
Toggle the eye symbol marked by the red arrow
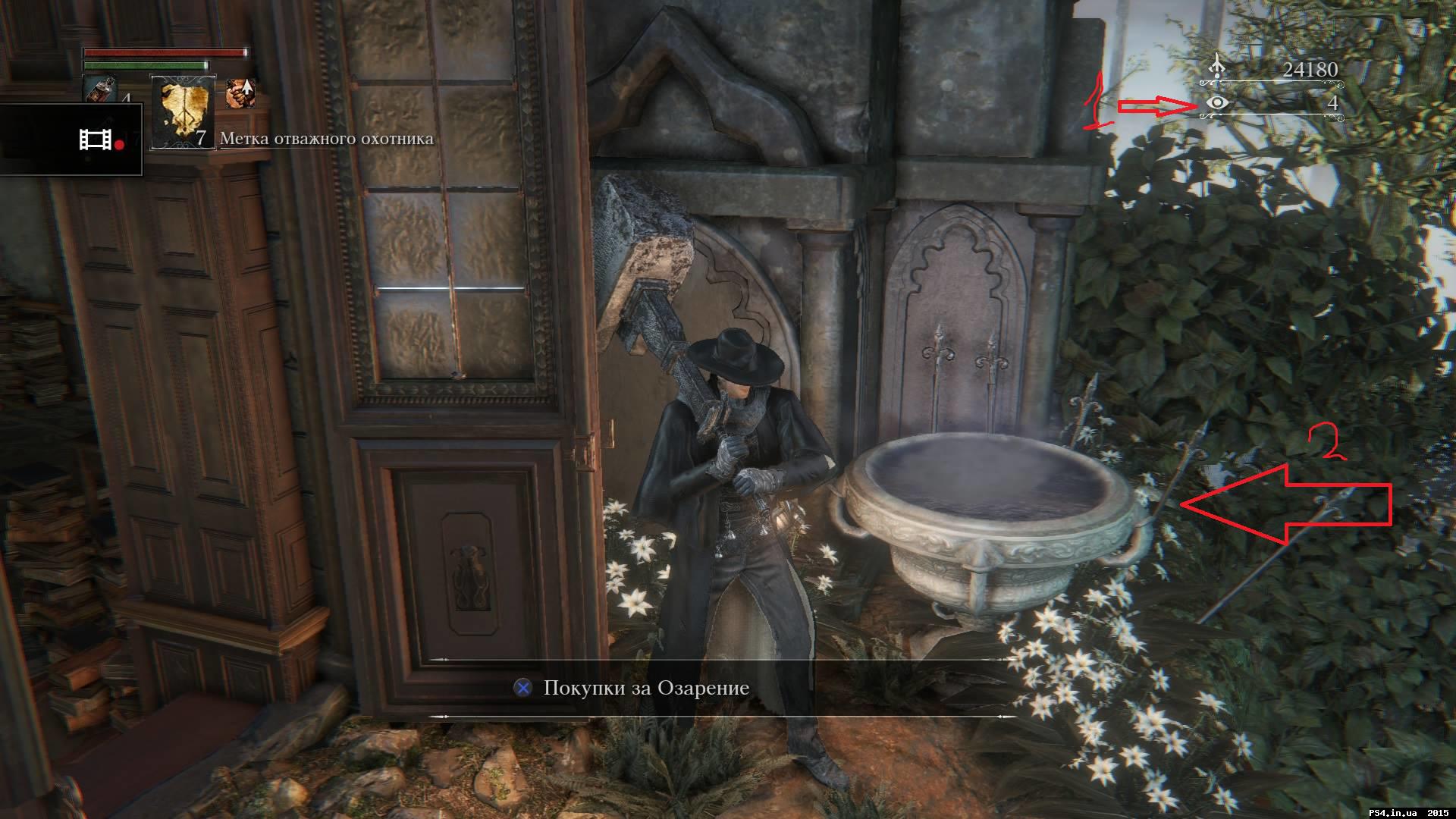point(1217,104)
